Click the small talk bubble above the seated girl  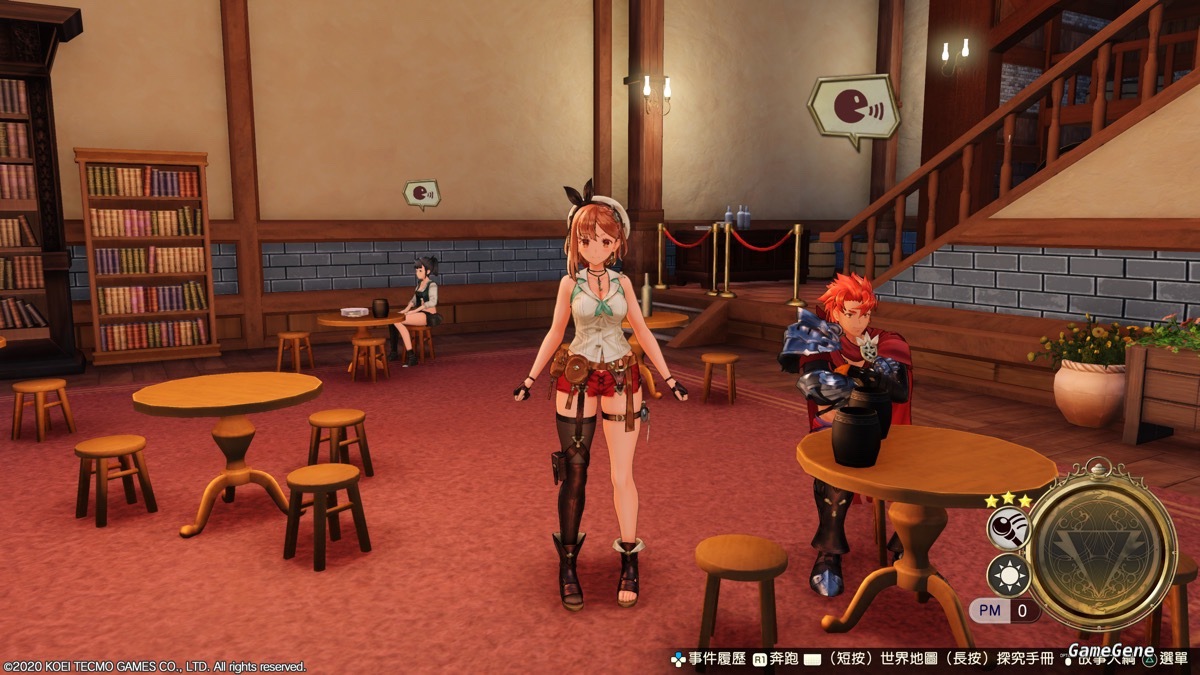tap(422, 194)
